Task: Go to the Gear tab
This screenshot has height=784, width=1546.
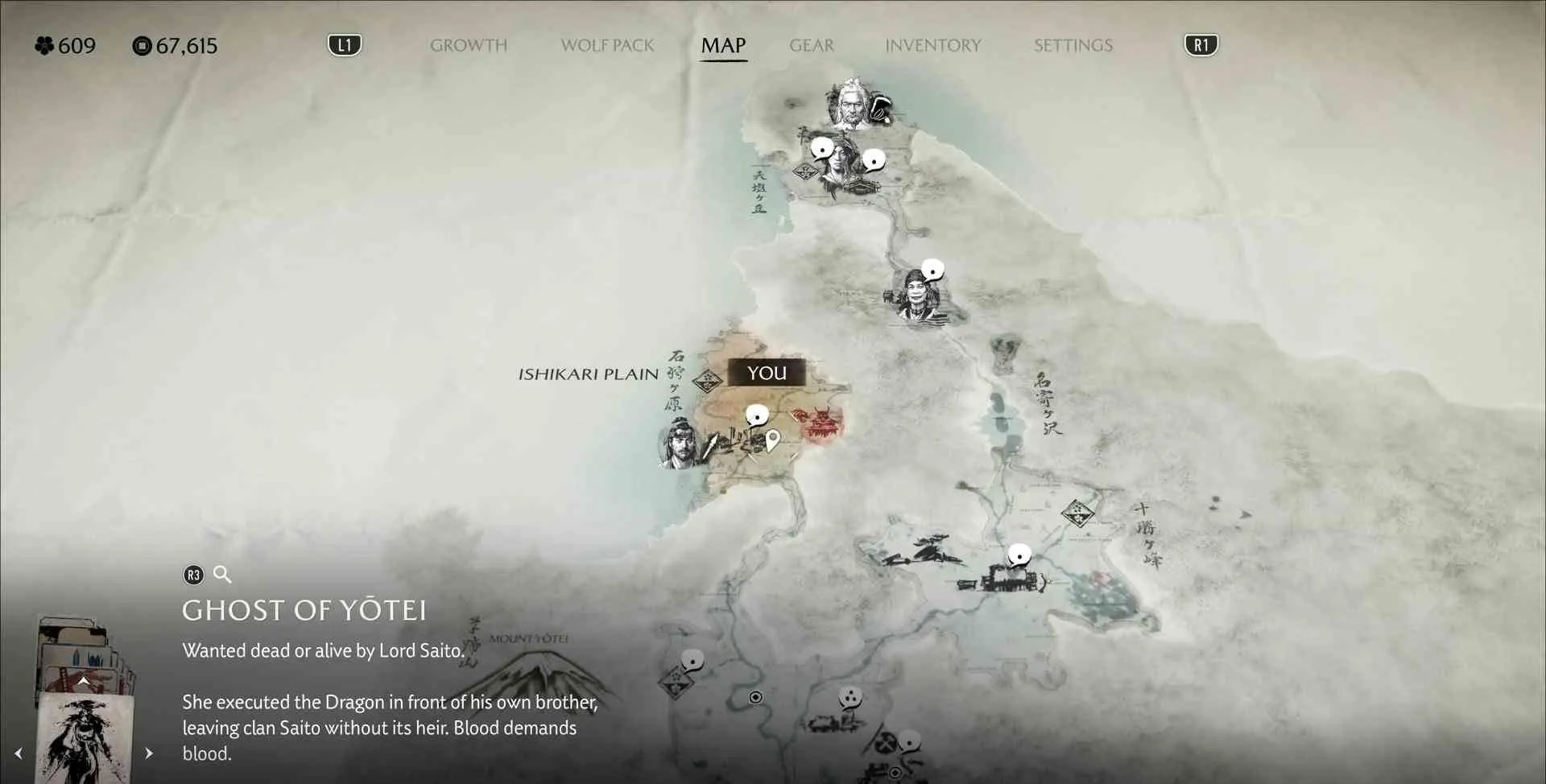Action: pyautogui.click(x=812, y=46)
